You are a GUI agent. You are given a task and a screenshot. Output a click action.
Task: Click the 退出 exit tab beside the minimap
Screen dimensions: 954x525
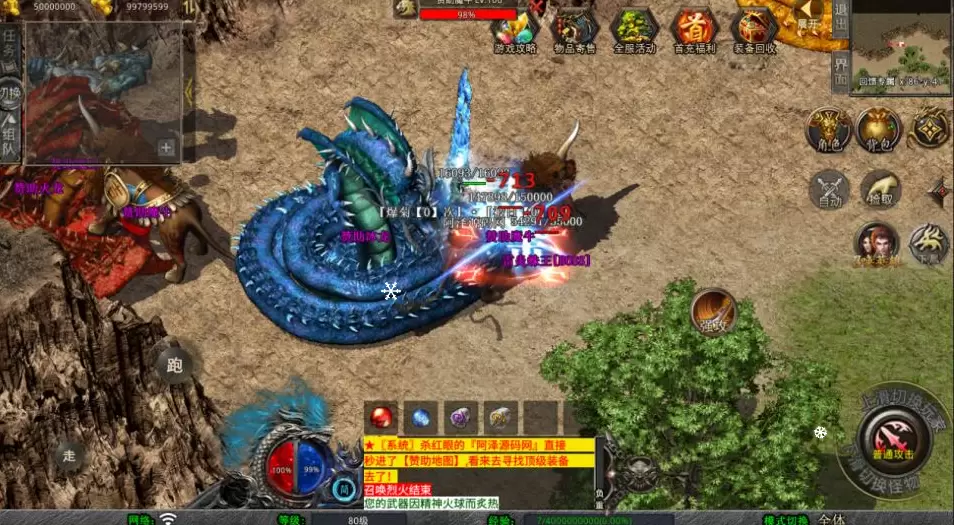pos(840,20)
